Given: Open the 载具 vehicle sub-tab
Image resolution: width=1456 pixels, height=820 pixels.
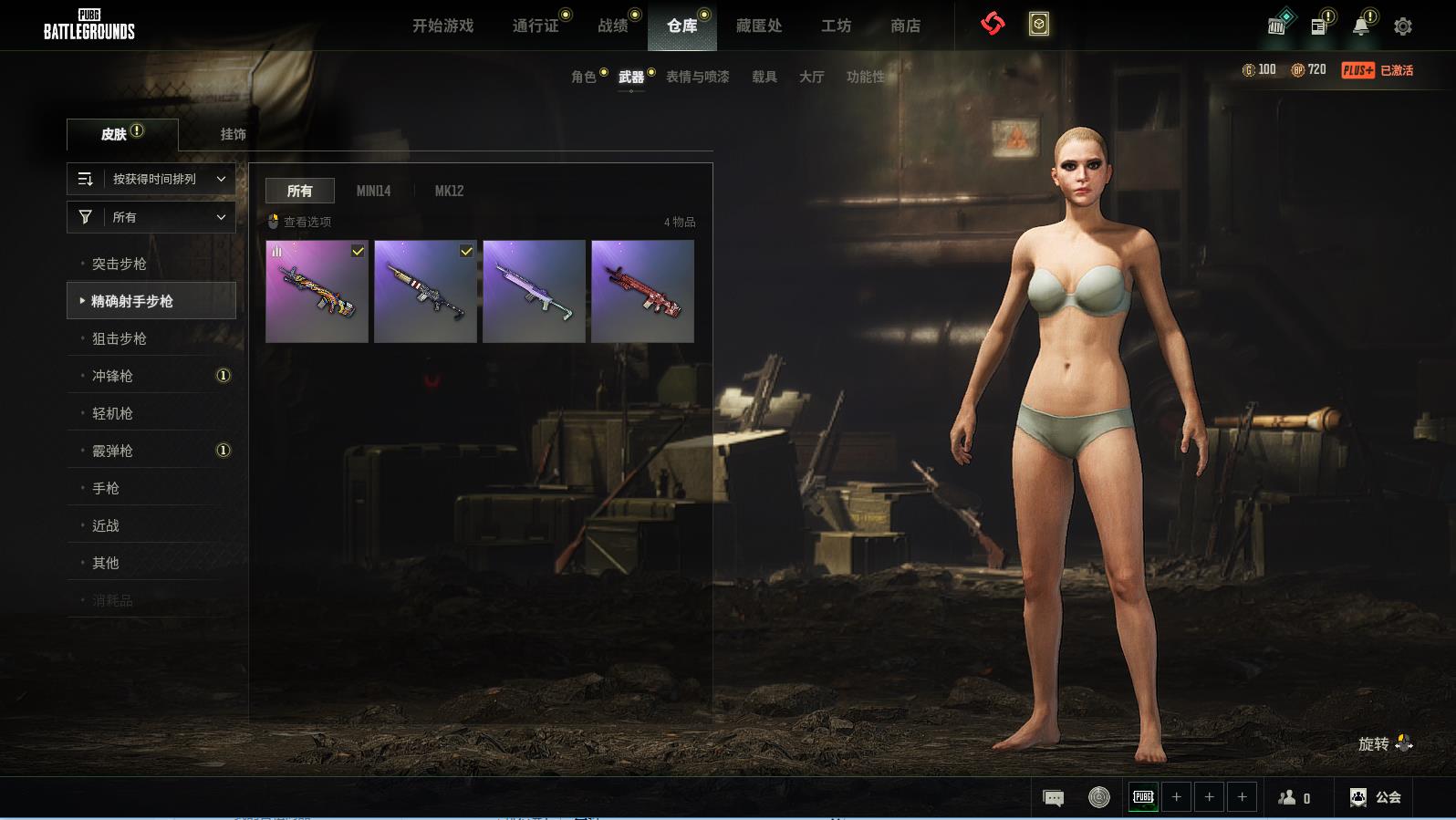Looking at the screenshot, I should coord(764,77).
